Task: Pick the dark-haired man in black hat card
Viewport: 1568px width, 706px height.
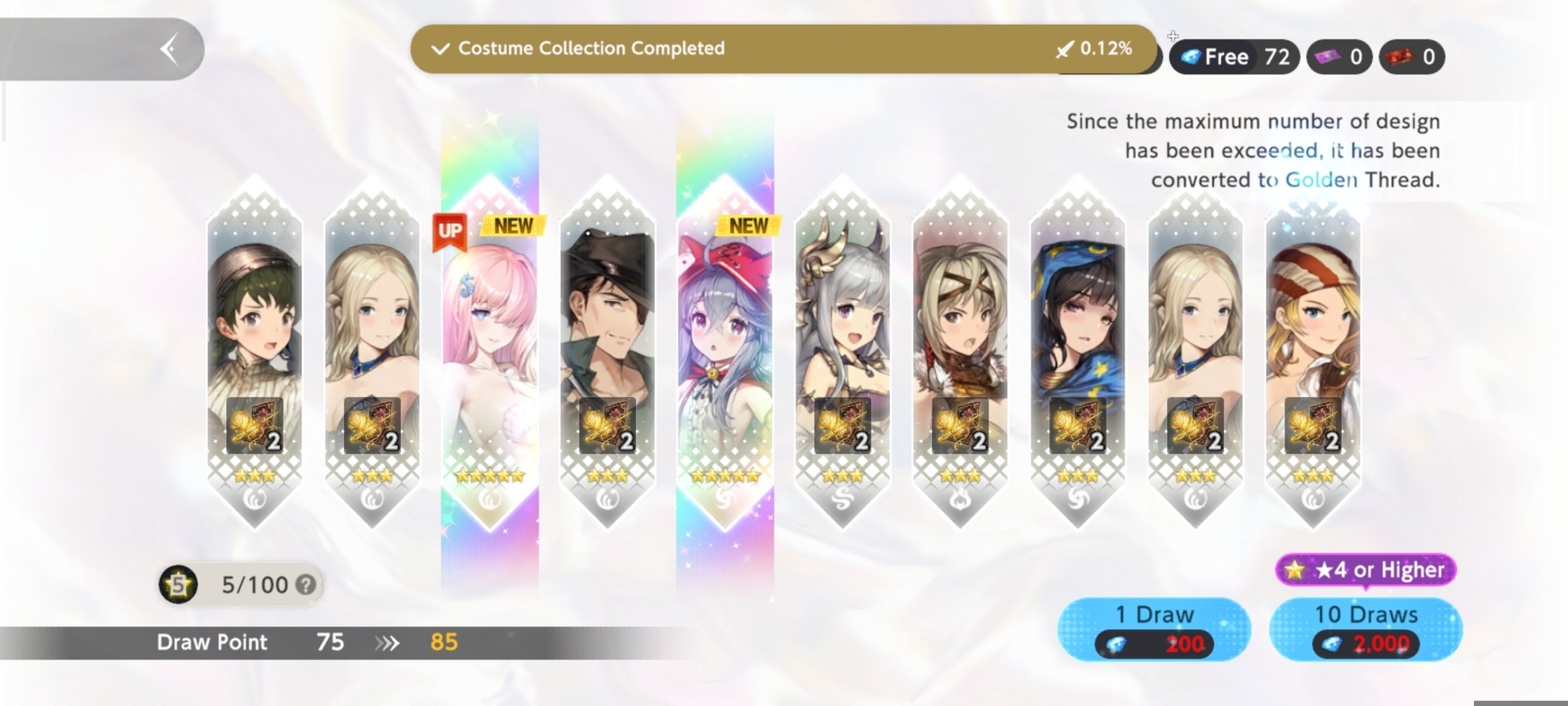Action: click(608, 351)
